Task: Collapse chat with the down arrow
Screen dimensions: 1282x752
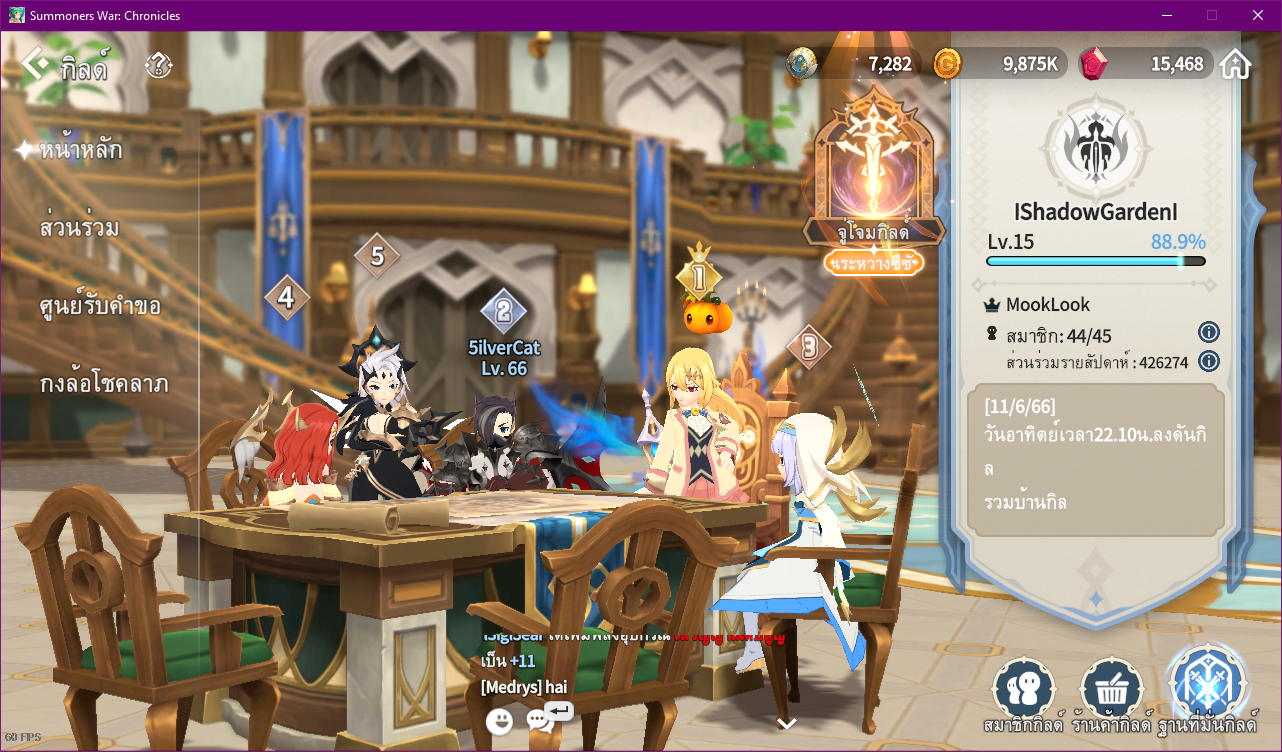Action: (x=787, y=723)
